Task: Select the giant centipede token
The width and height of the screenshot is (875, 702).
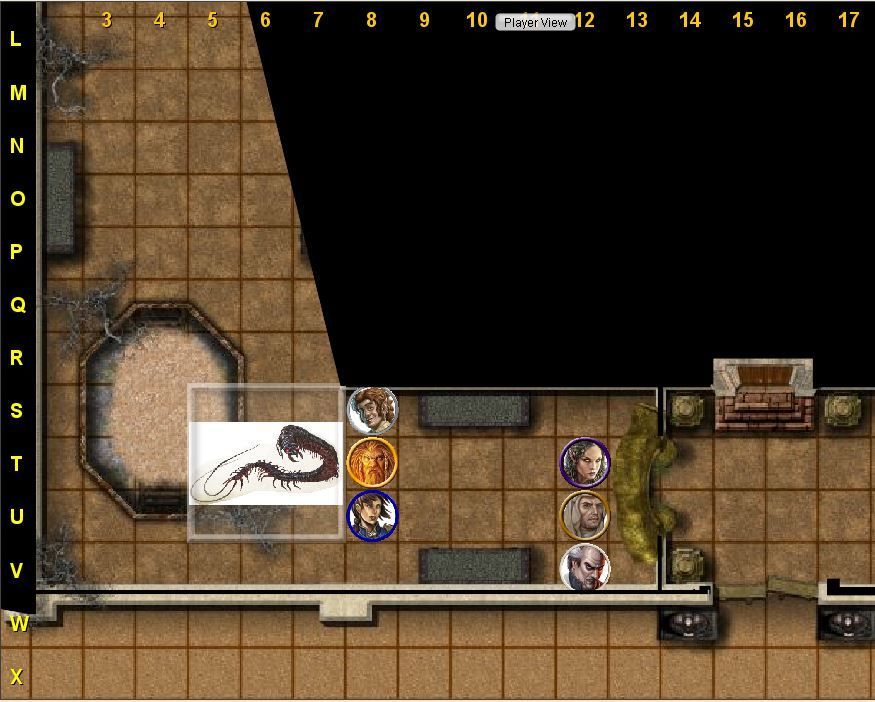Action: [x=267, y=464]
